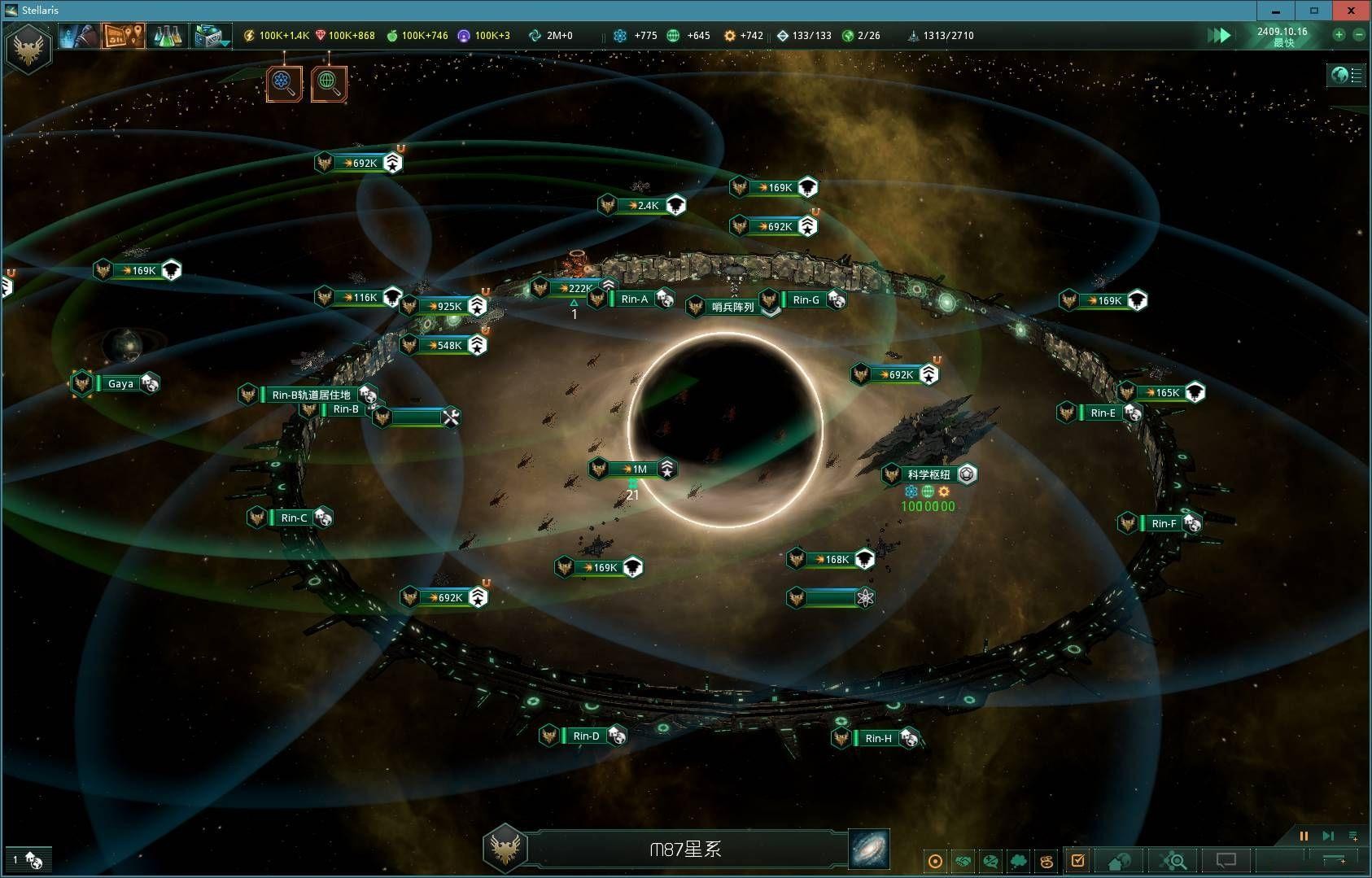
Task: Select the Rin-D ring world label
Action: point(586,736)
